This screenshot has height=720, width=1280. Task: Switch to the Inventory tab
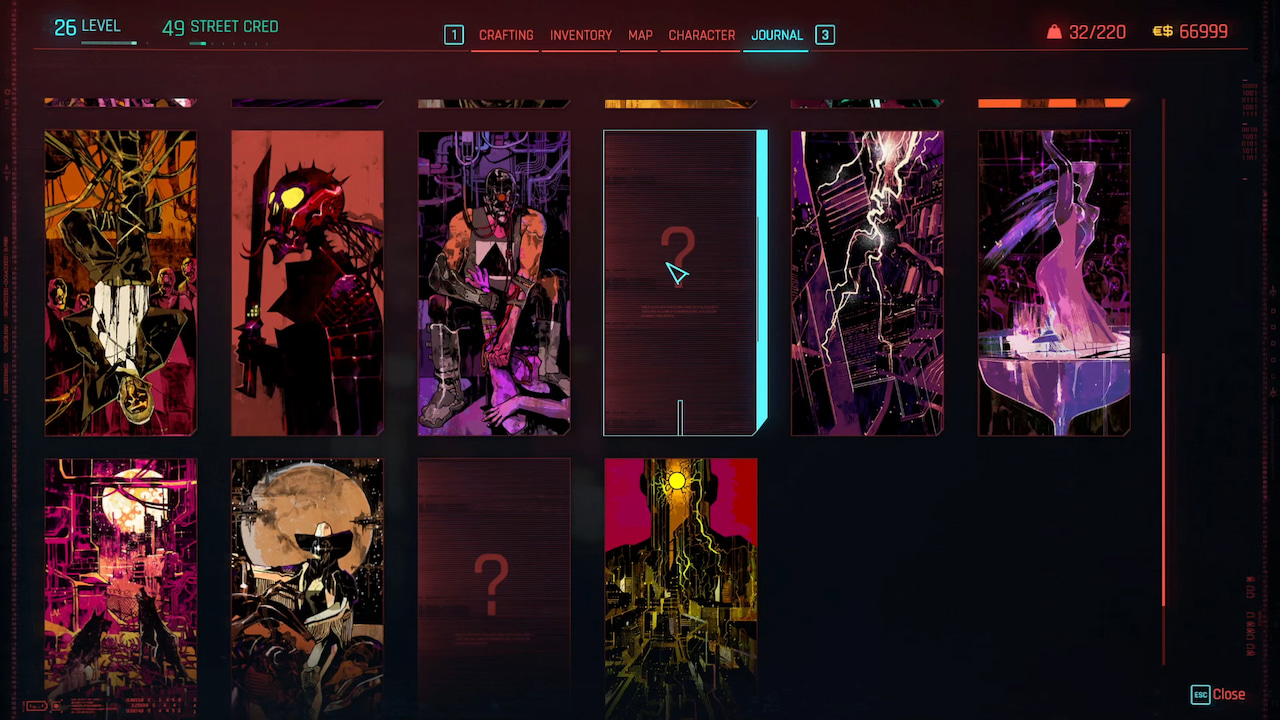(x=579, y=35)
